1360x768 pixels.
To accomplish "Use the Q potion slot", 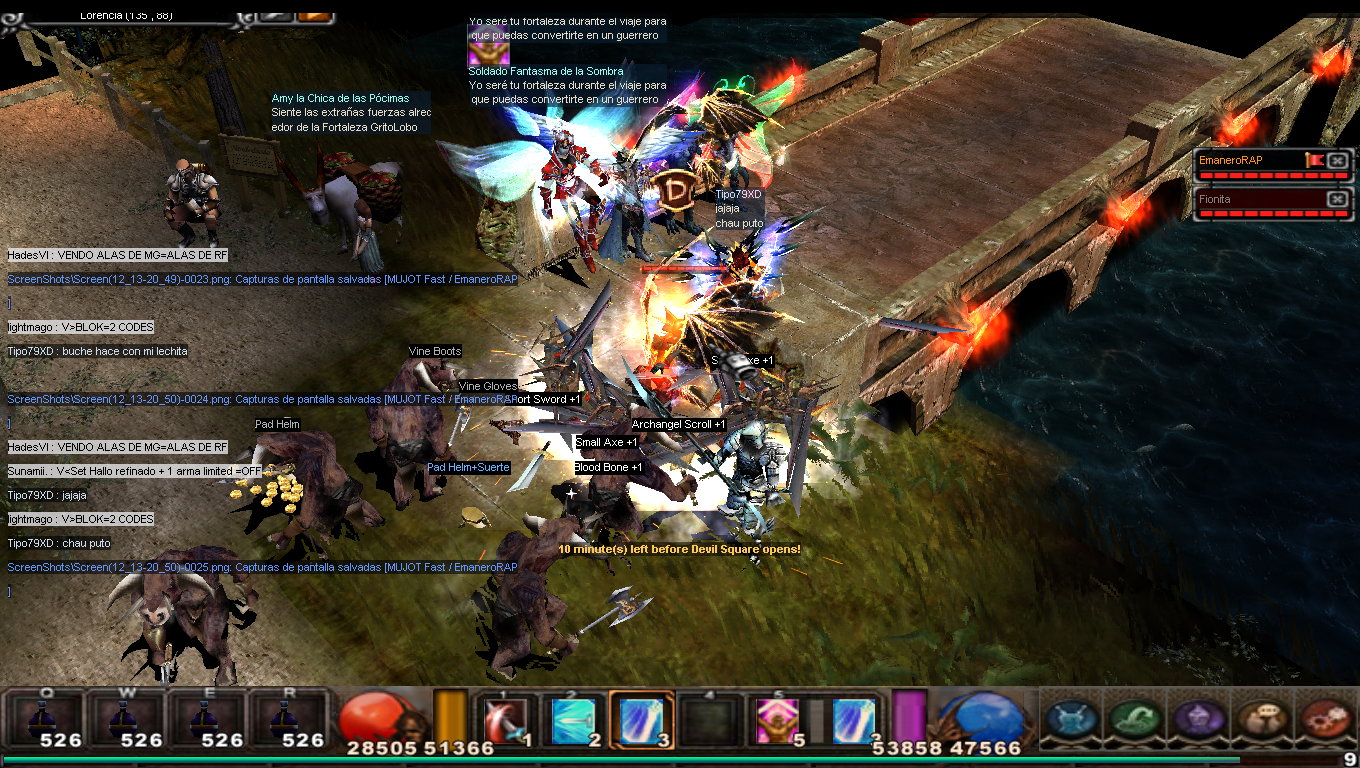I will [x=46, y=719].
